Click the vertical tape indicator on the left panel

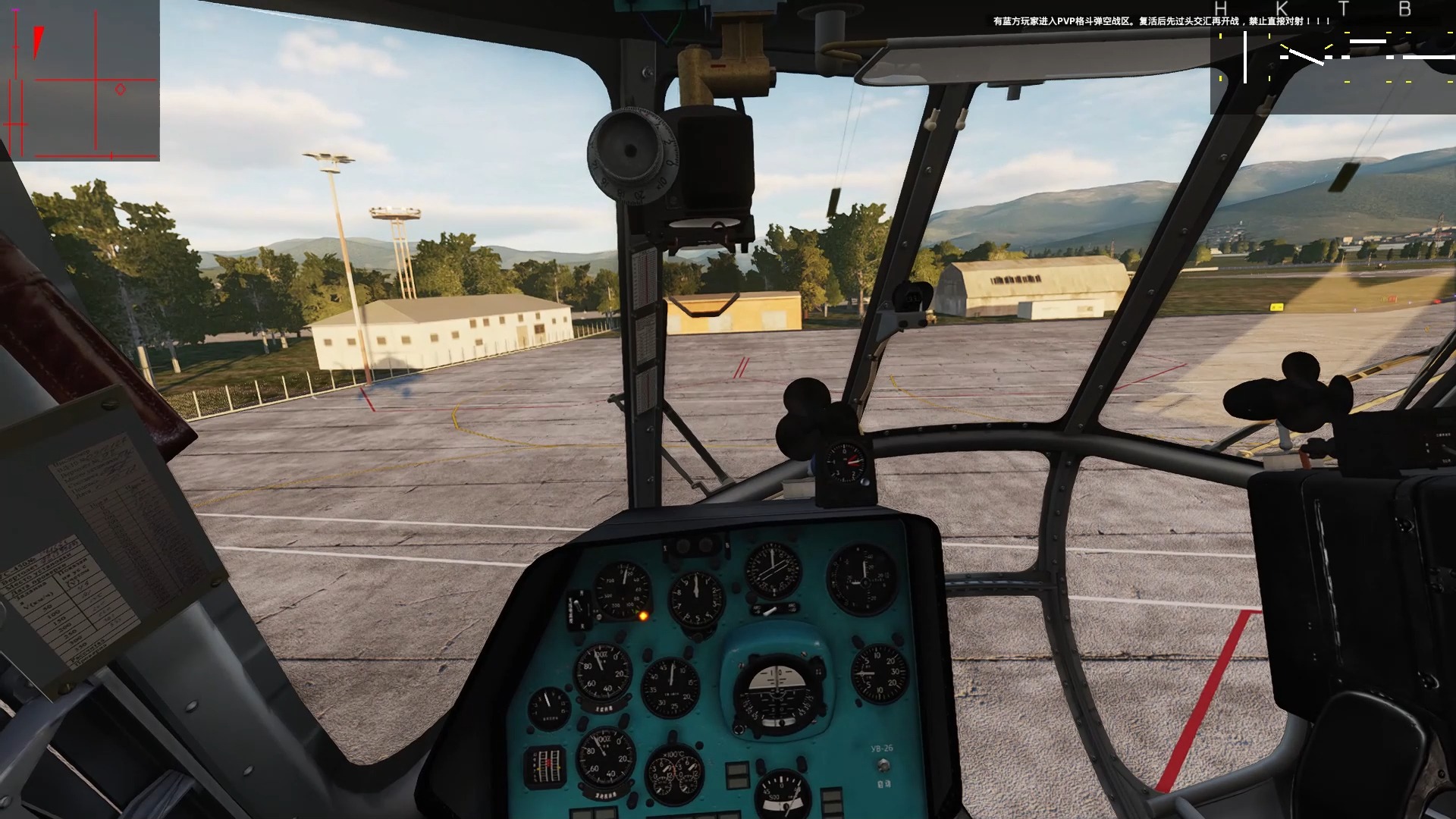click(x=545, y=764)
